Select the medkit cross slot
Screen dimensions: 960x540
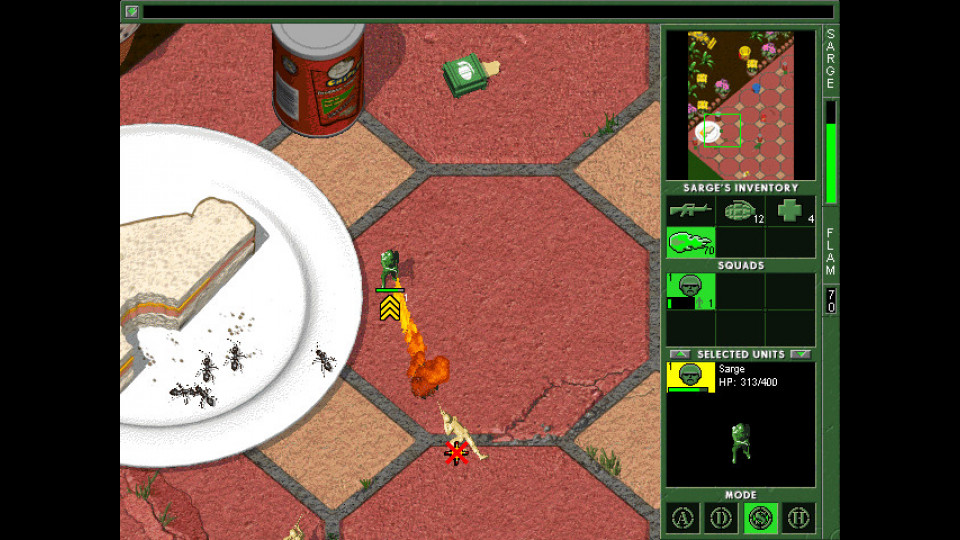790,211
